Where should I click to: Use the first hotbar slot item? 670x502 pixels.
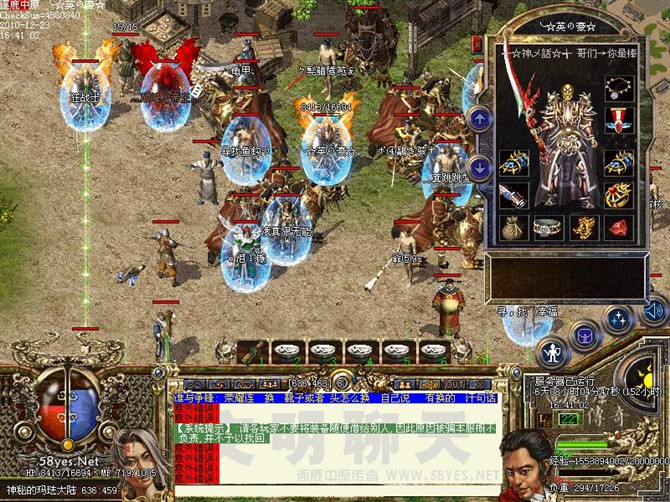click(253, 352)
